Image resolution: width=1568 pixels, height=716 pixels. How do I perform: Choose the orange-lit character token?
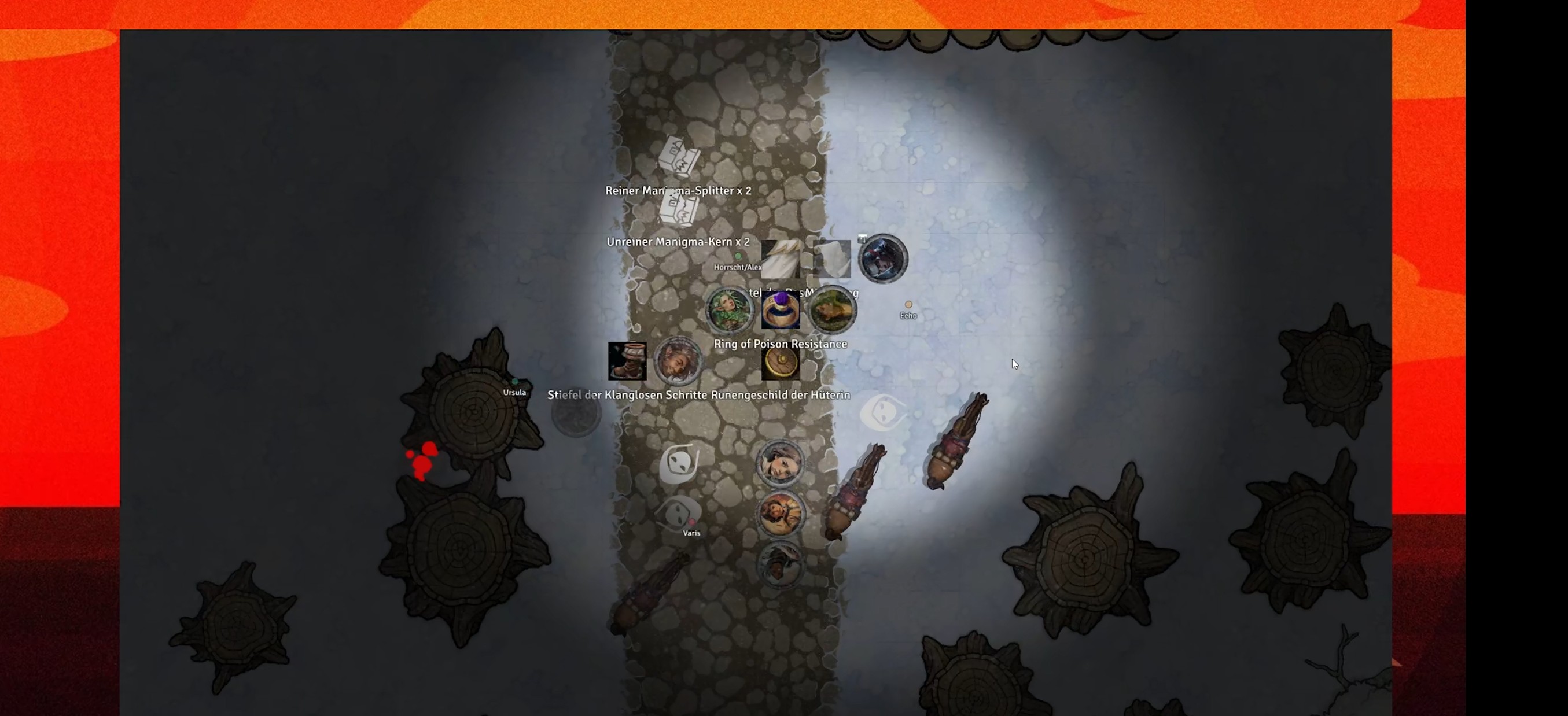[781, 514]
